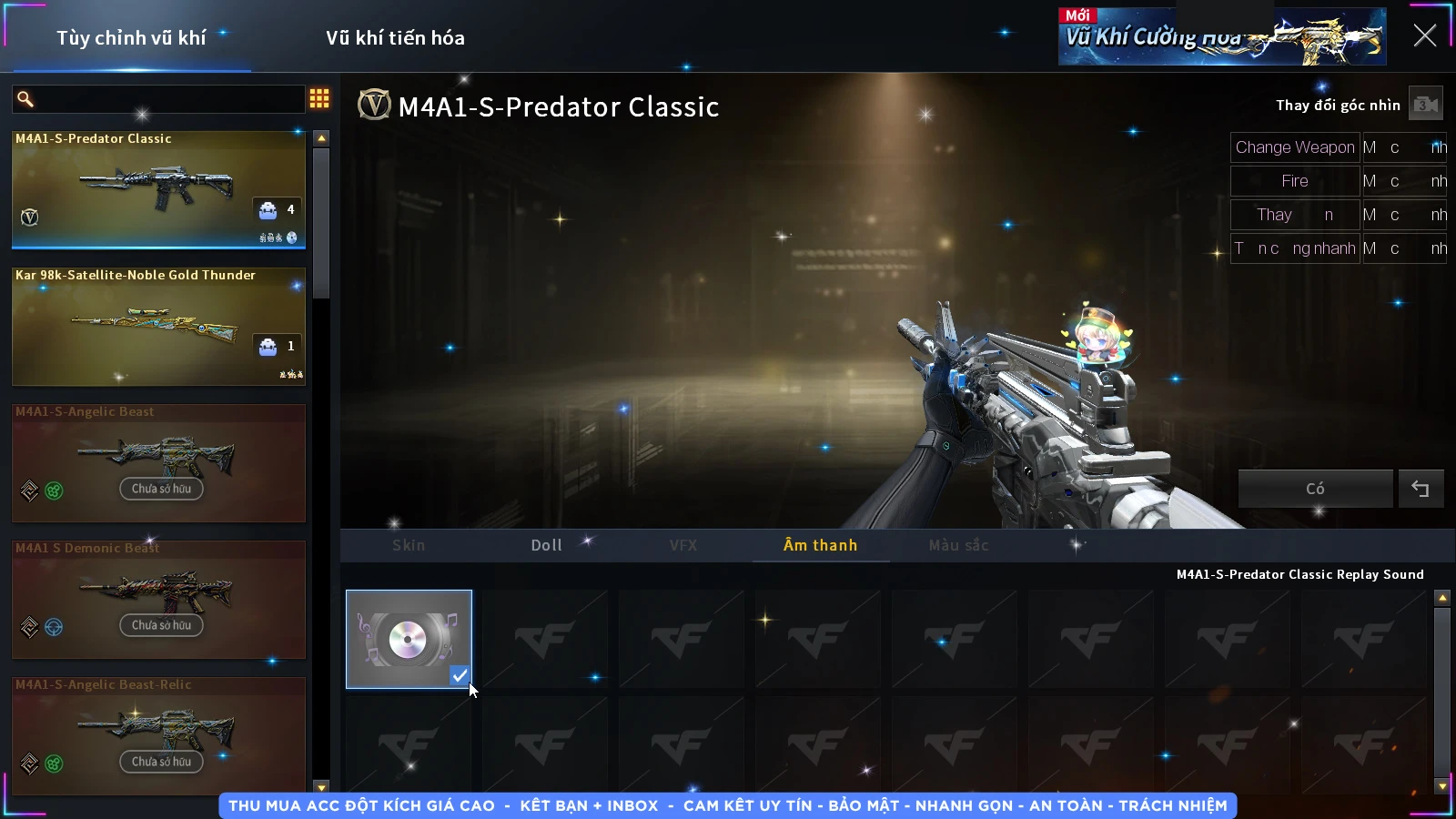Select the Replay Sound disc item
Image resolution: width=1456 pixels, height=819 pixels.
tap(409, 639)
